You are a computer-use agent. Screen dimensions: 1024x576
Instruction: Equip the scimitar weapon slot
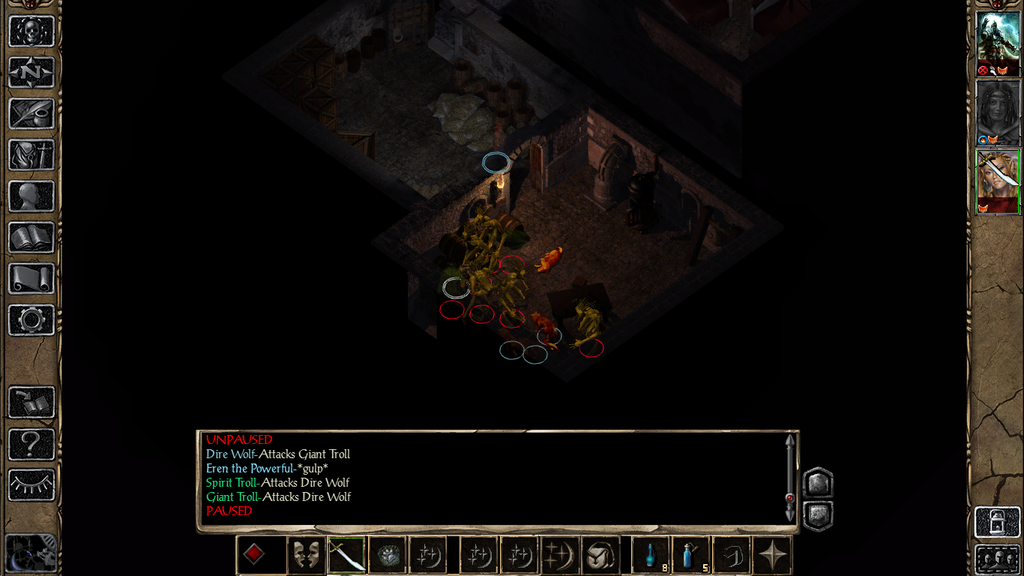pos(346,554)
